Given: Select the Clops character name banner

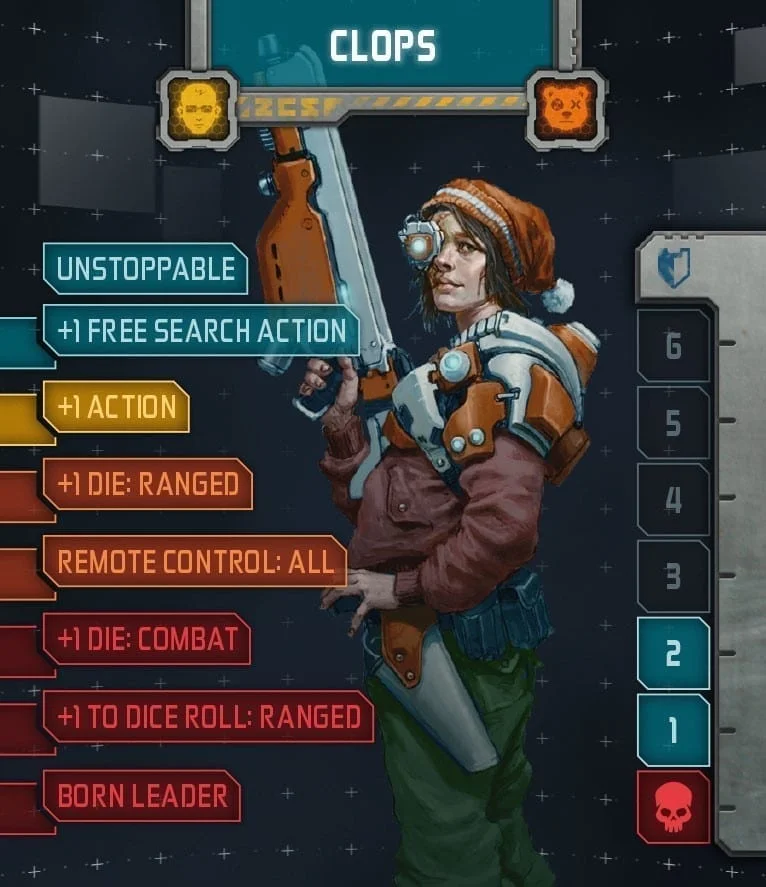Looking at the screenshot, I should click(382, 44).
